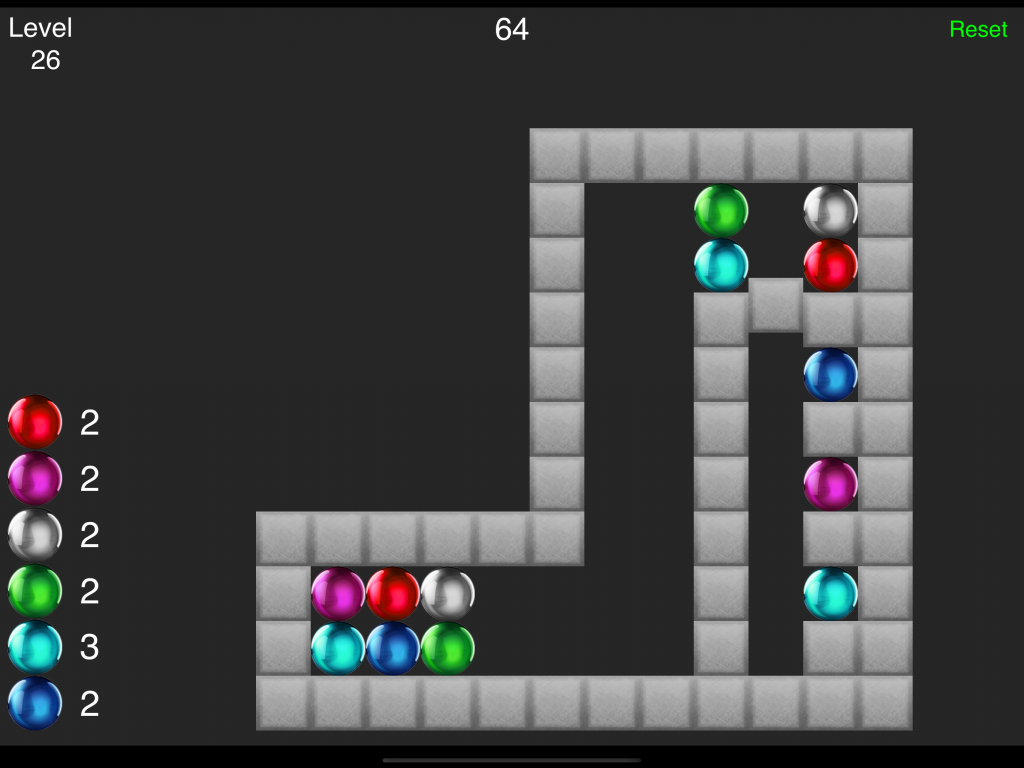Pick the lone blue ball enclosed by wall blocks
The width and height of the screenshot is (1024, 768).
click(830, 375)
